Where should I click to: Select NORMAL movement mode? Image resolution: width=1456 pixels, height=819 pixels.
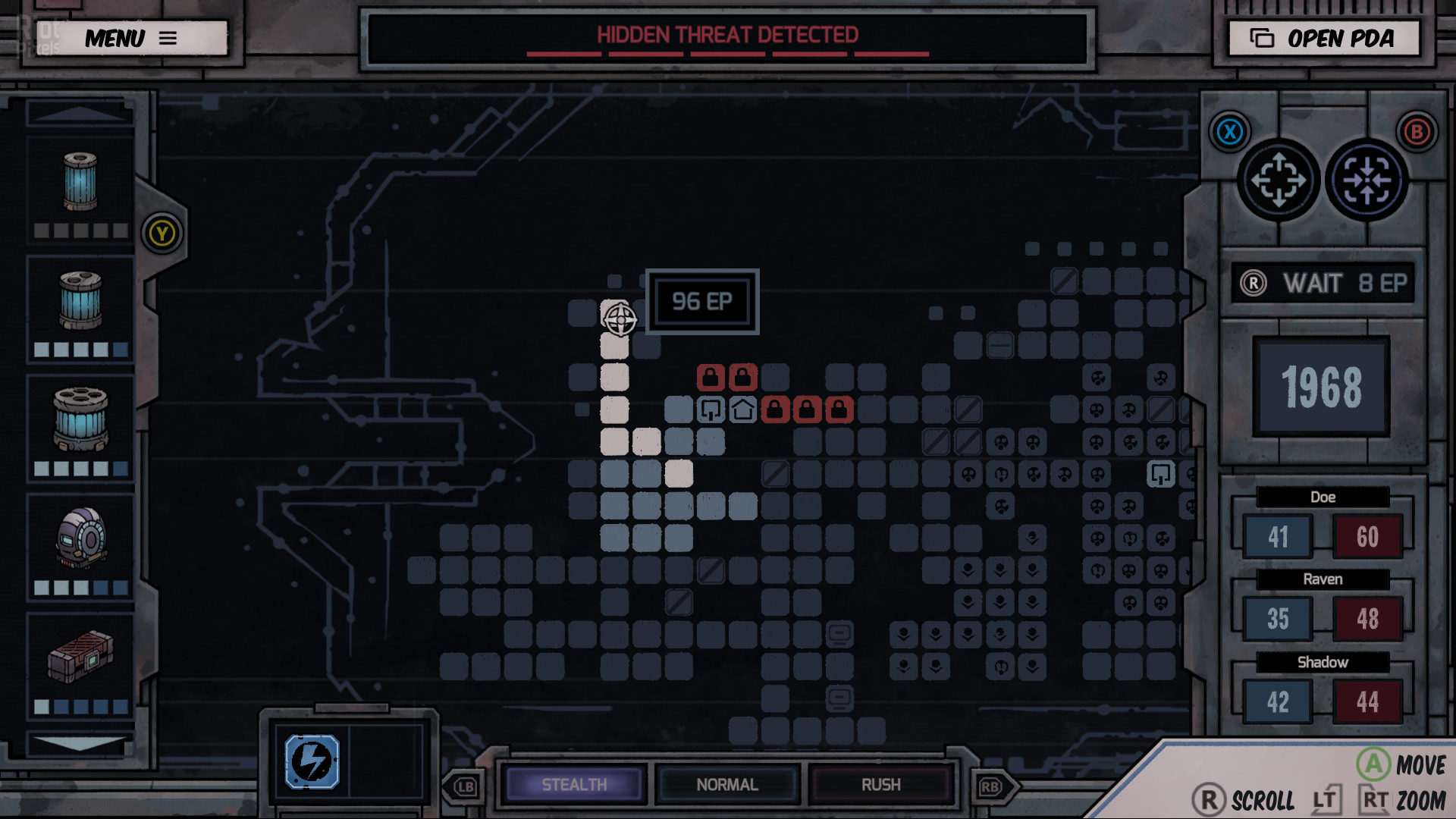[x=727, y=784]
